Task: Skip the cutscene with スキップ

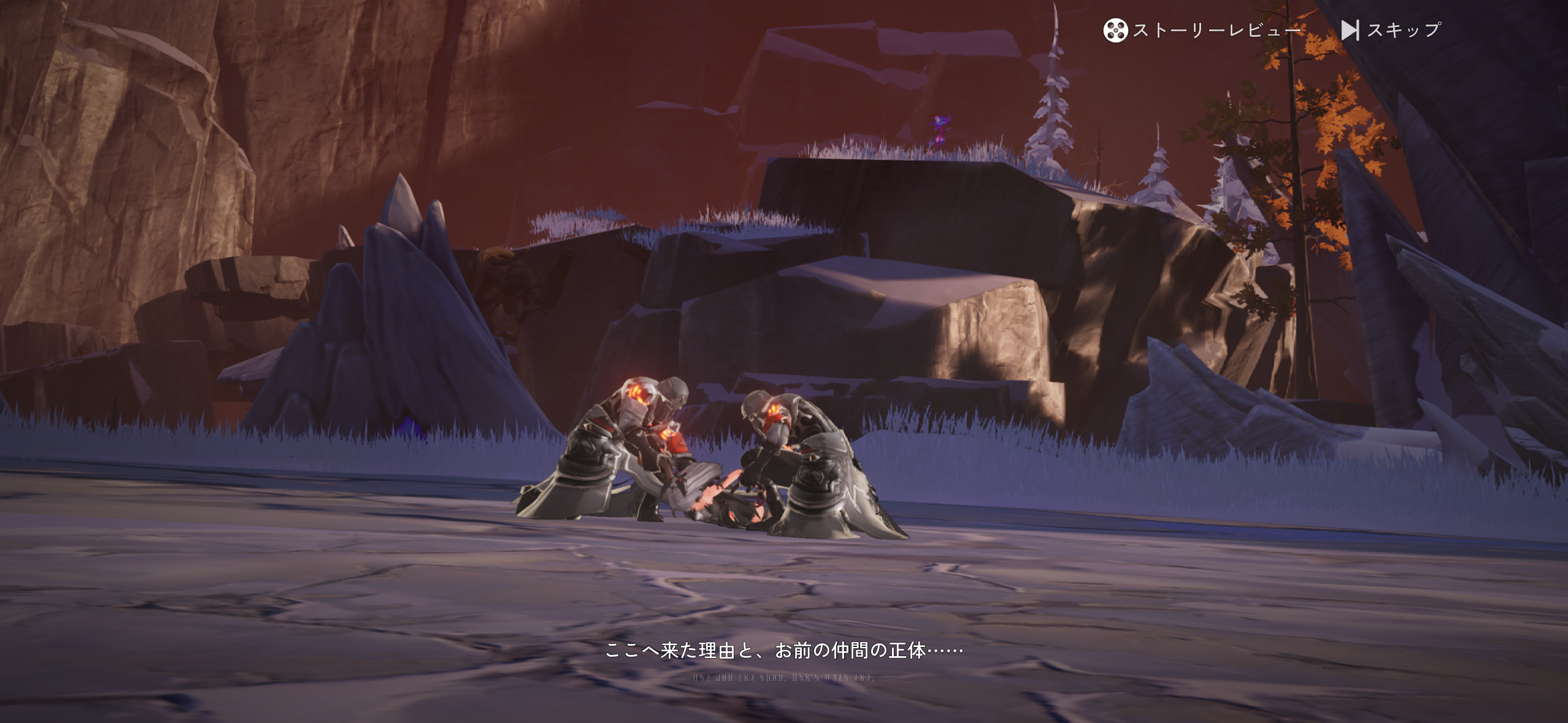Action: [x=1391, y=30]
